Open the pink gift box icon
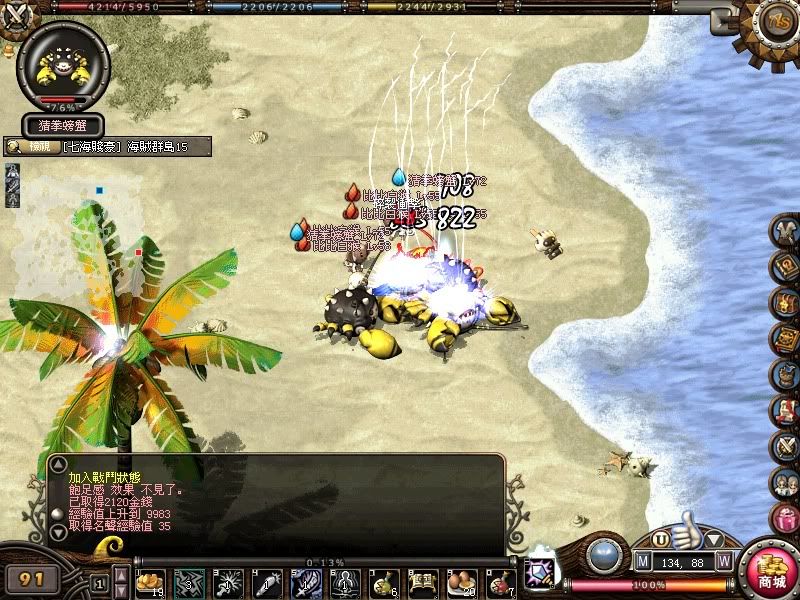 [x=785, y=518]
